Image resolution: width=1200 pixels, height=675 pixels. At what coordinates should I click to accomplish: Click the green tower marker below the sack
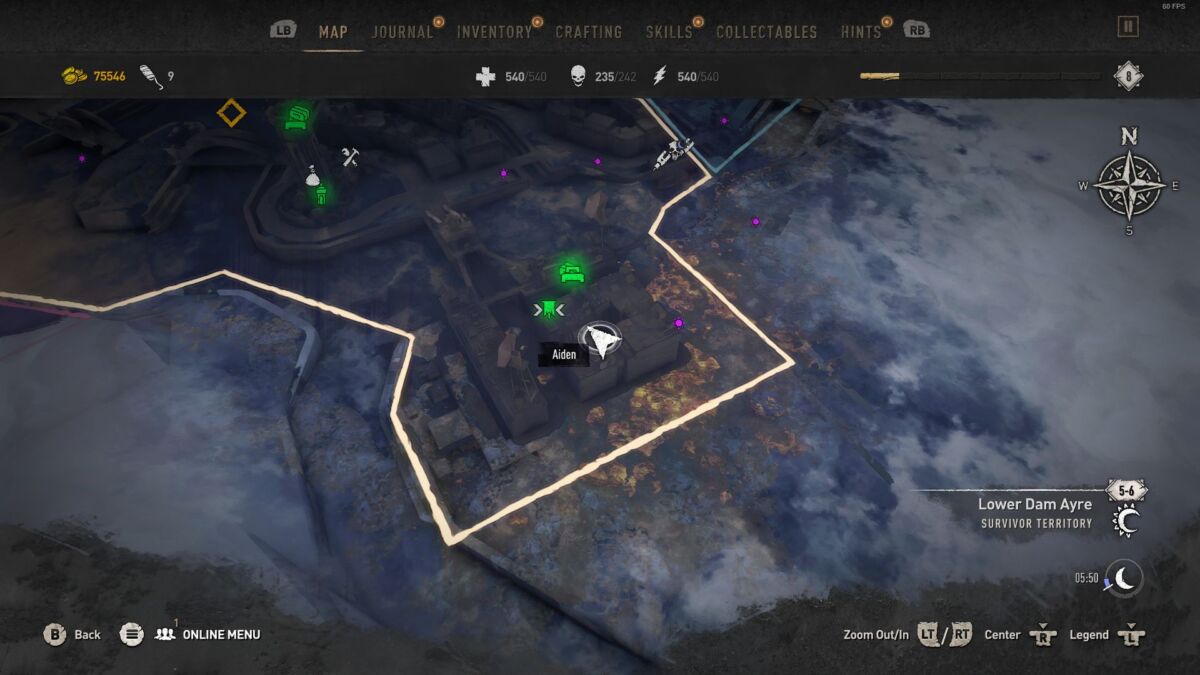pos(321,195)
